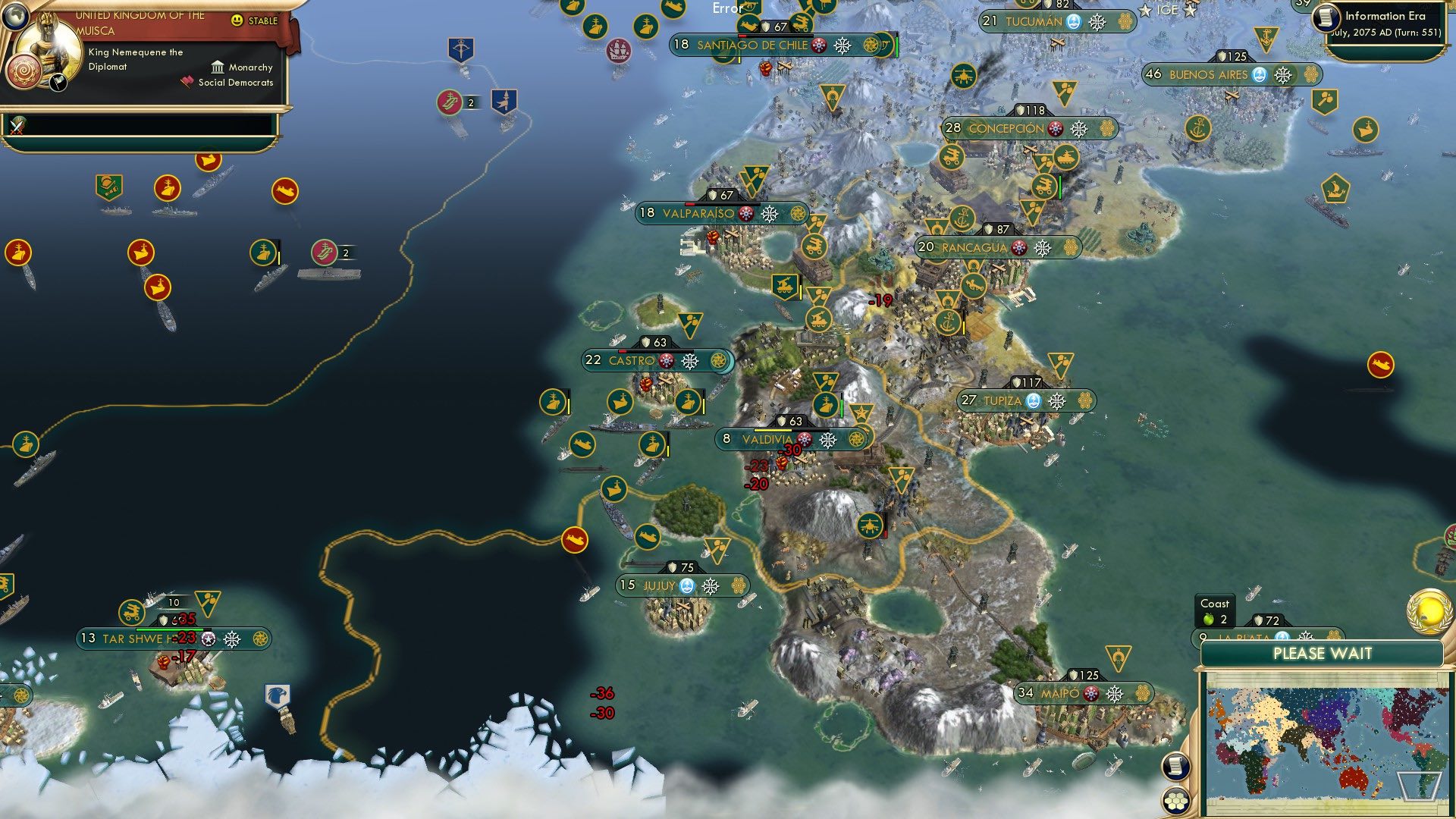The height and width of the screenshot is (819, 1456).
Task: Toggle the snowflake status on Valdivia's banner
Action: [828, 438]
